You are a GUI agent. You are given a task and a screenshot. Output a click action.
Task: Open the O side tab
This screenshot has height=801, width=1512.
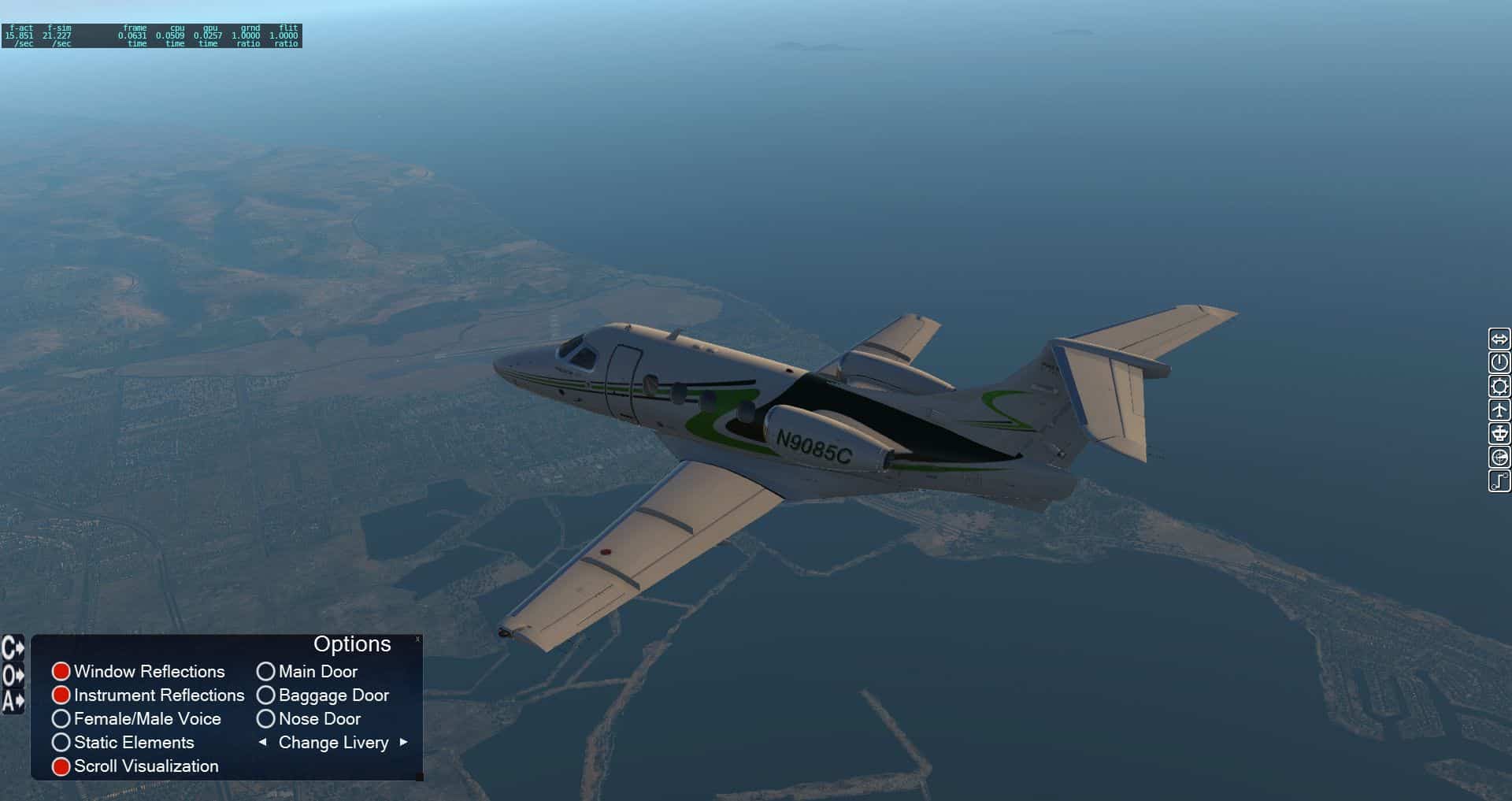(x=13, y=675)
